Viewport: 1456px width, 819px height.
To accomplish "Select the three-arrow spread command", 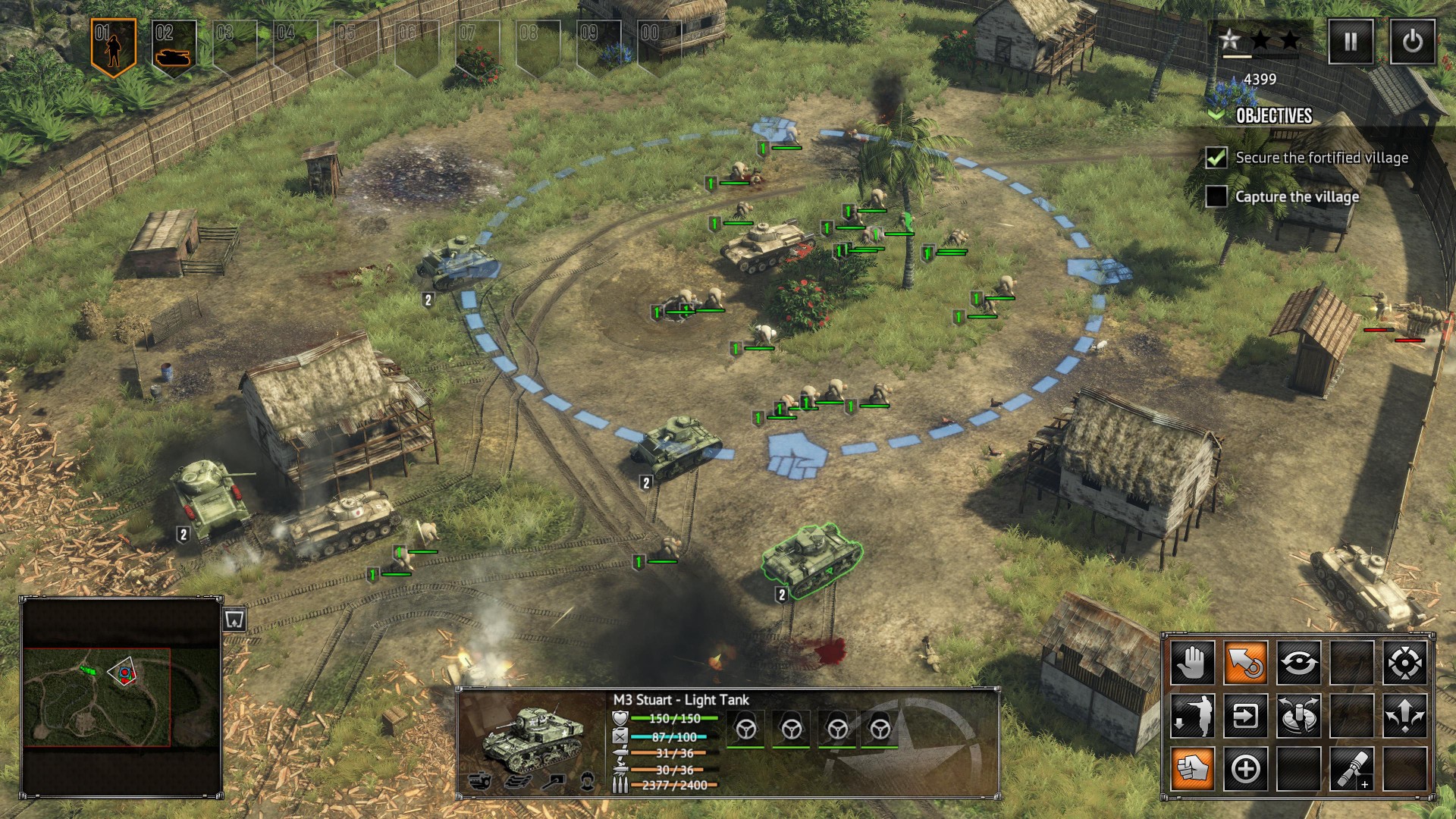I will click(x=1404, y=716).
